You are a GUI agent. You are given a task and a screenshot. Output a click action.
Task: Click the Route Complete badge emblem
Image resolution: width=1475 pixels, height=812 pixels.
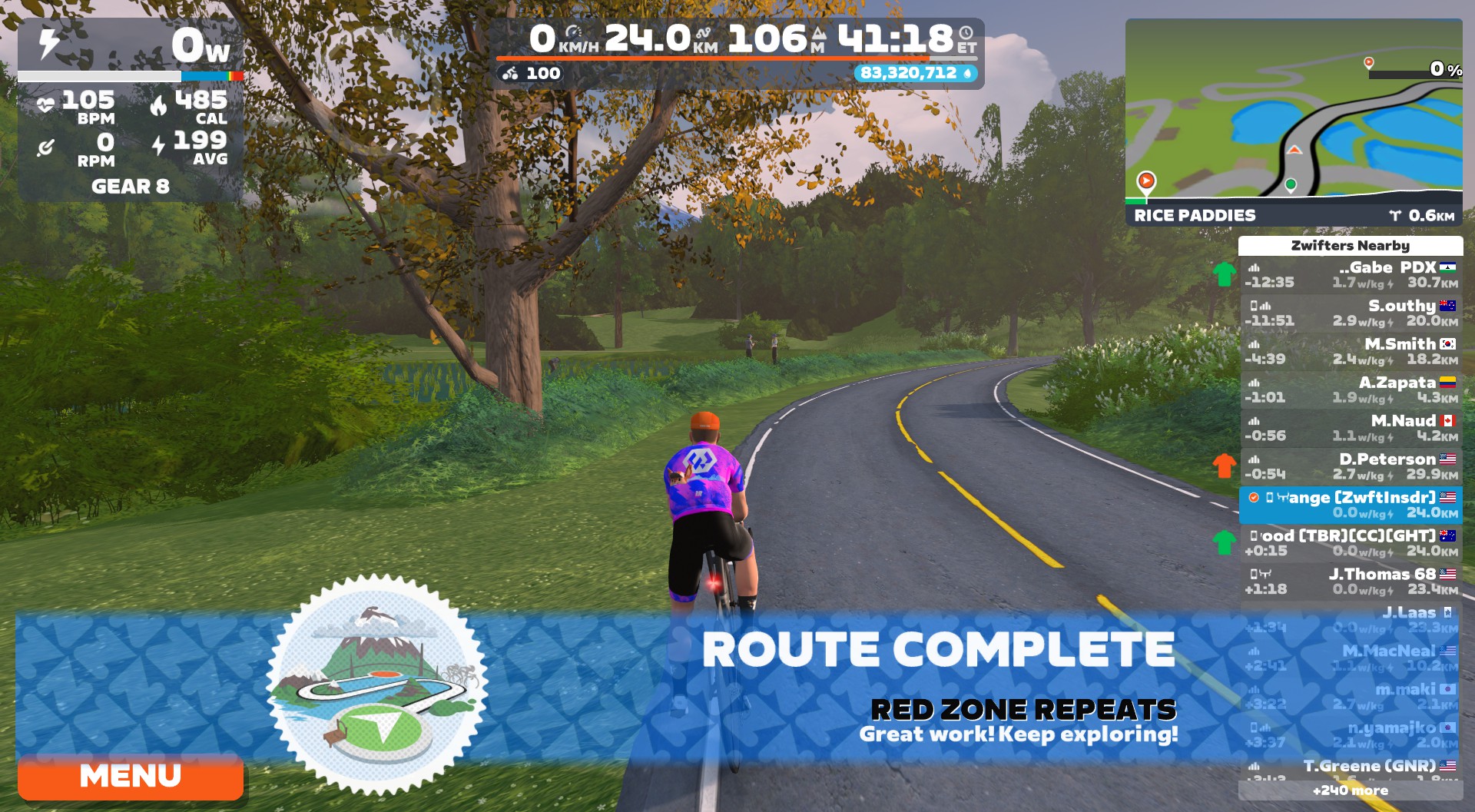pos(376,684)
